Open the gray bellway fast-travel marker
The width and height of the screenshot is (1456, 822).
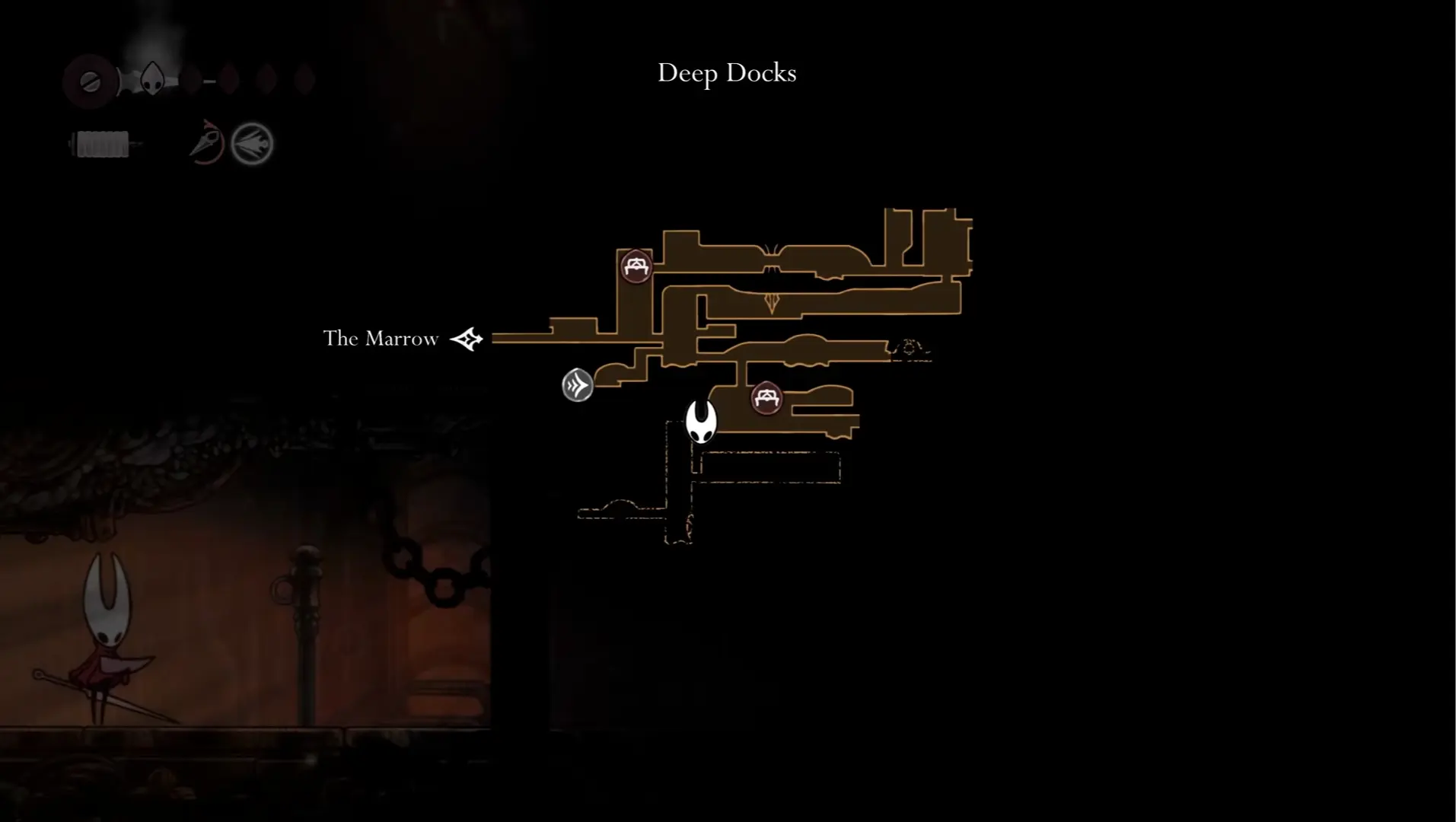click(577, 385)
